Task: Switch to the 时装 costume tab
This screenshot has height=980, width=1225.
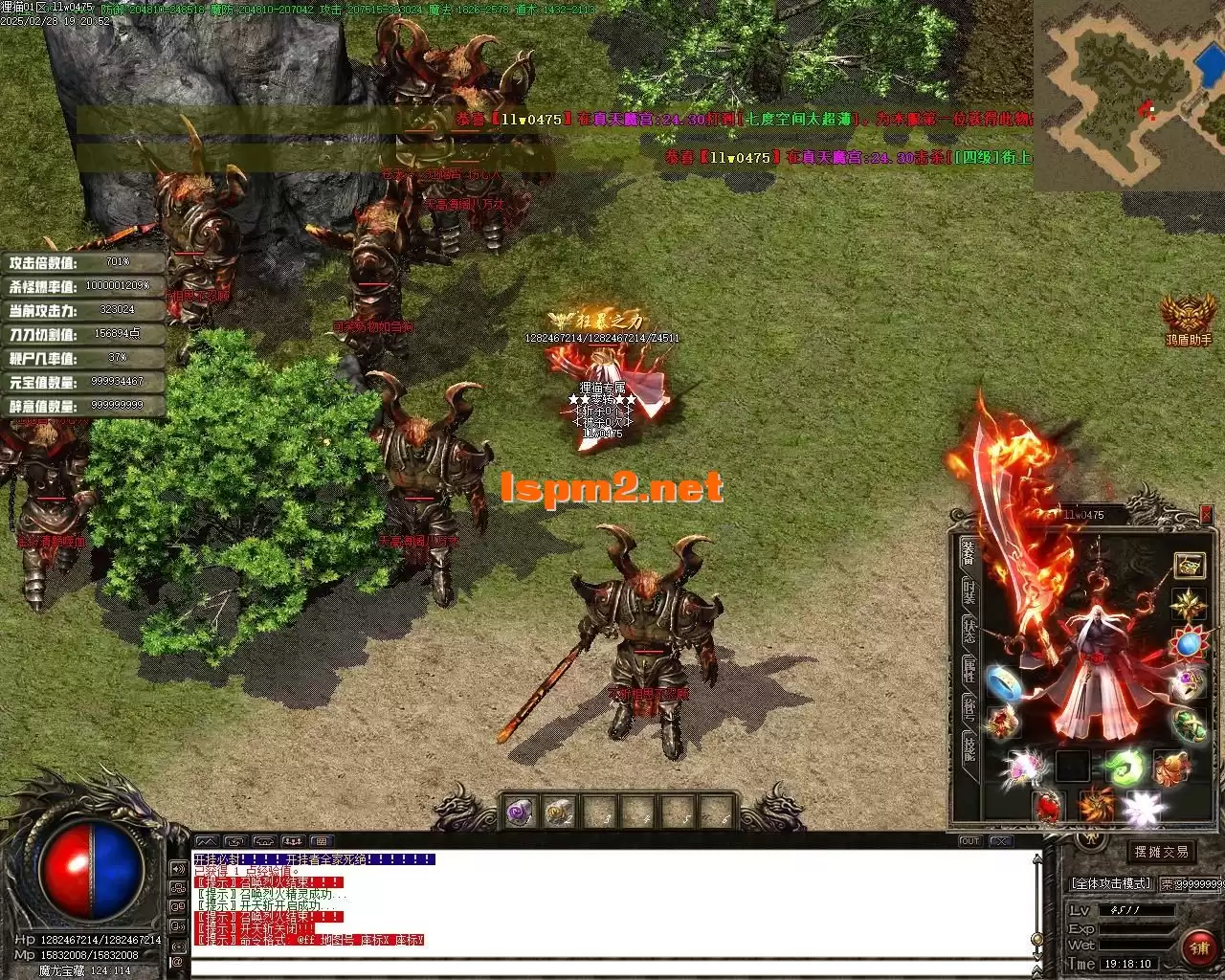Action: click(x=969, y=593)
